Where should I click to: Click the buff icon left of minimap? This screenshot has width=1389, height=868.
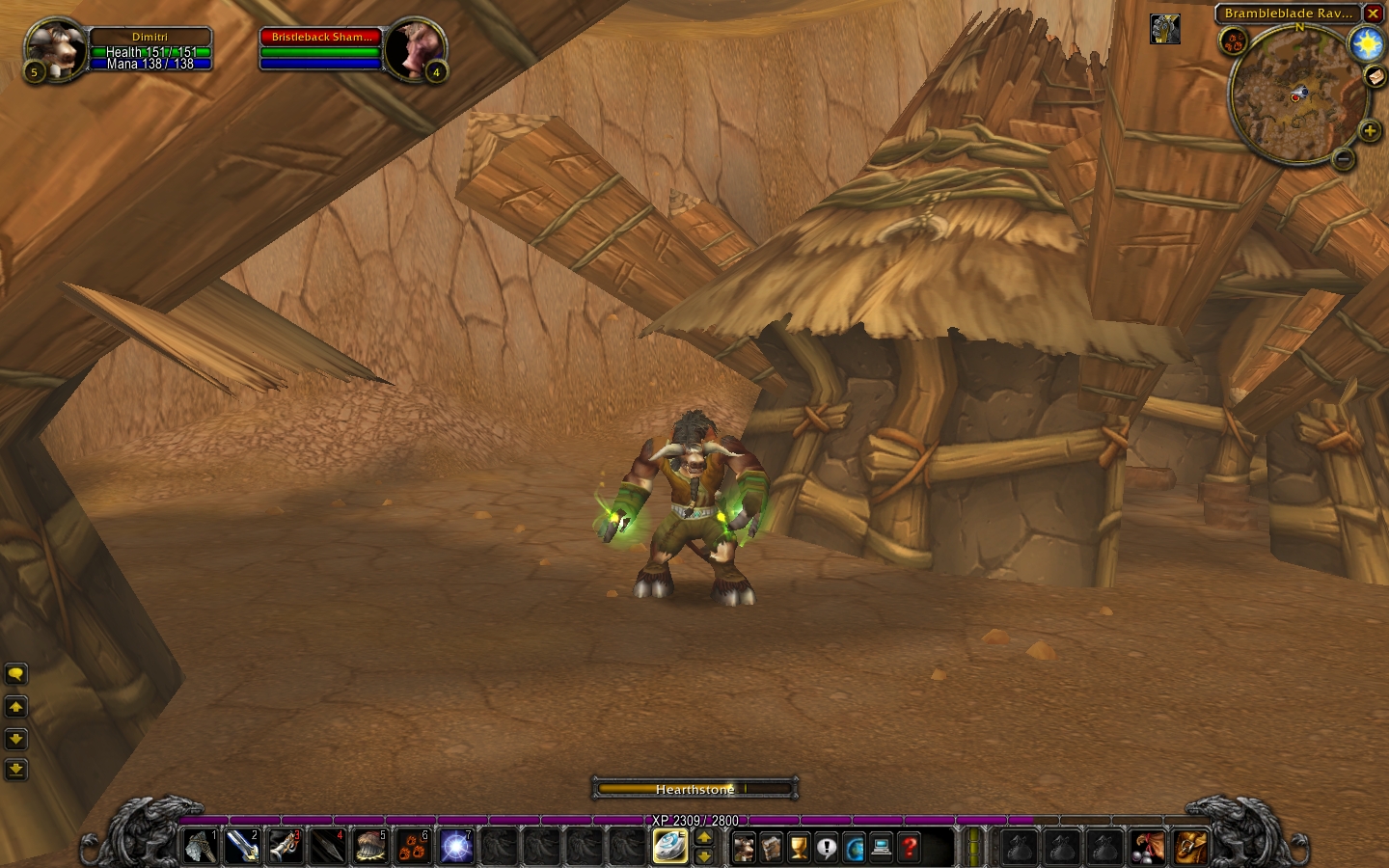(x=1165, y=29)
